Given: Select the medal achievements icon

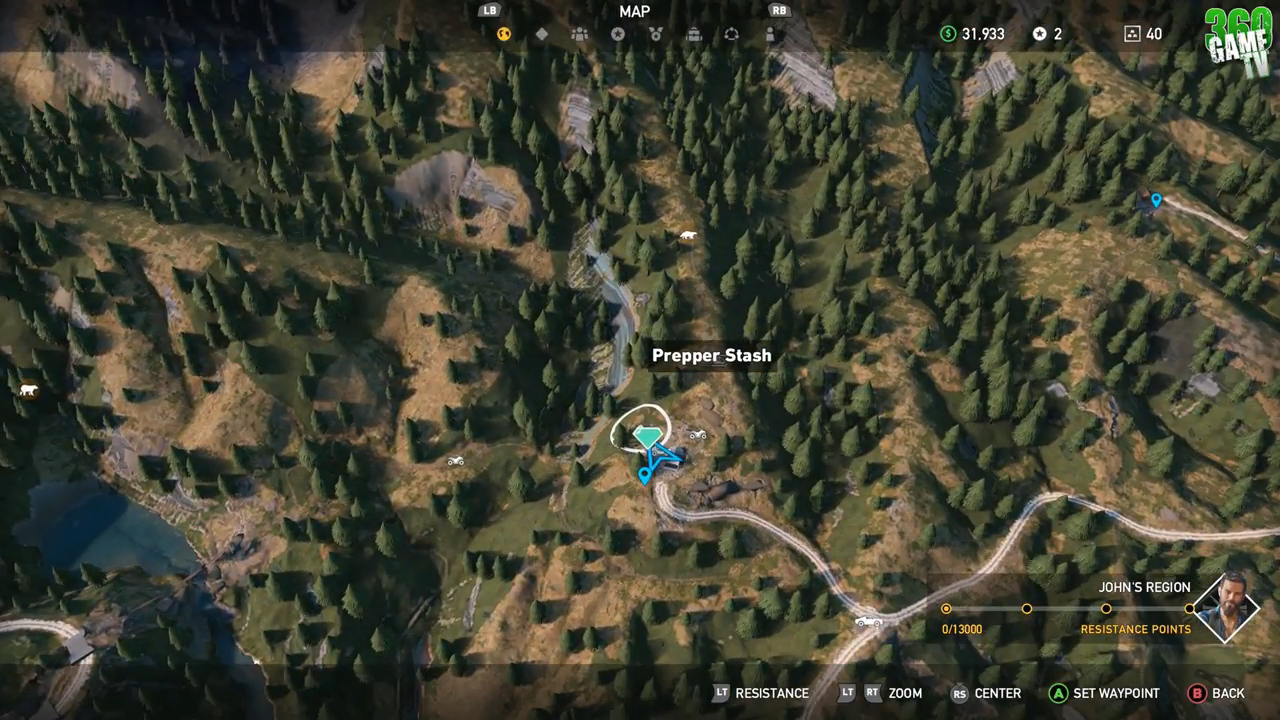Looking at the screenshot, I should 655,33.
